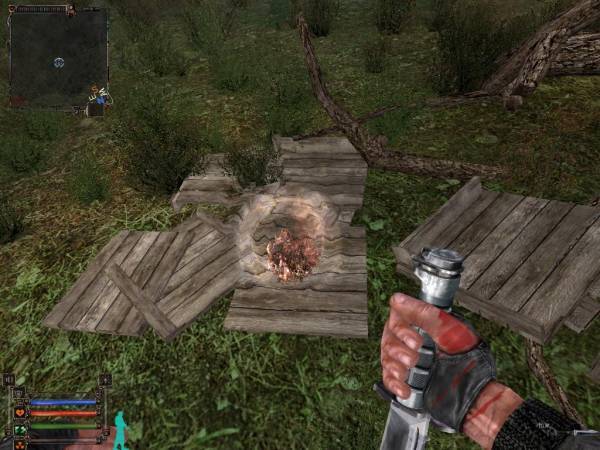
Task: Click the orange heart health icon
Action: (20, 411)
